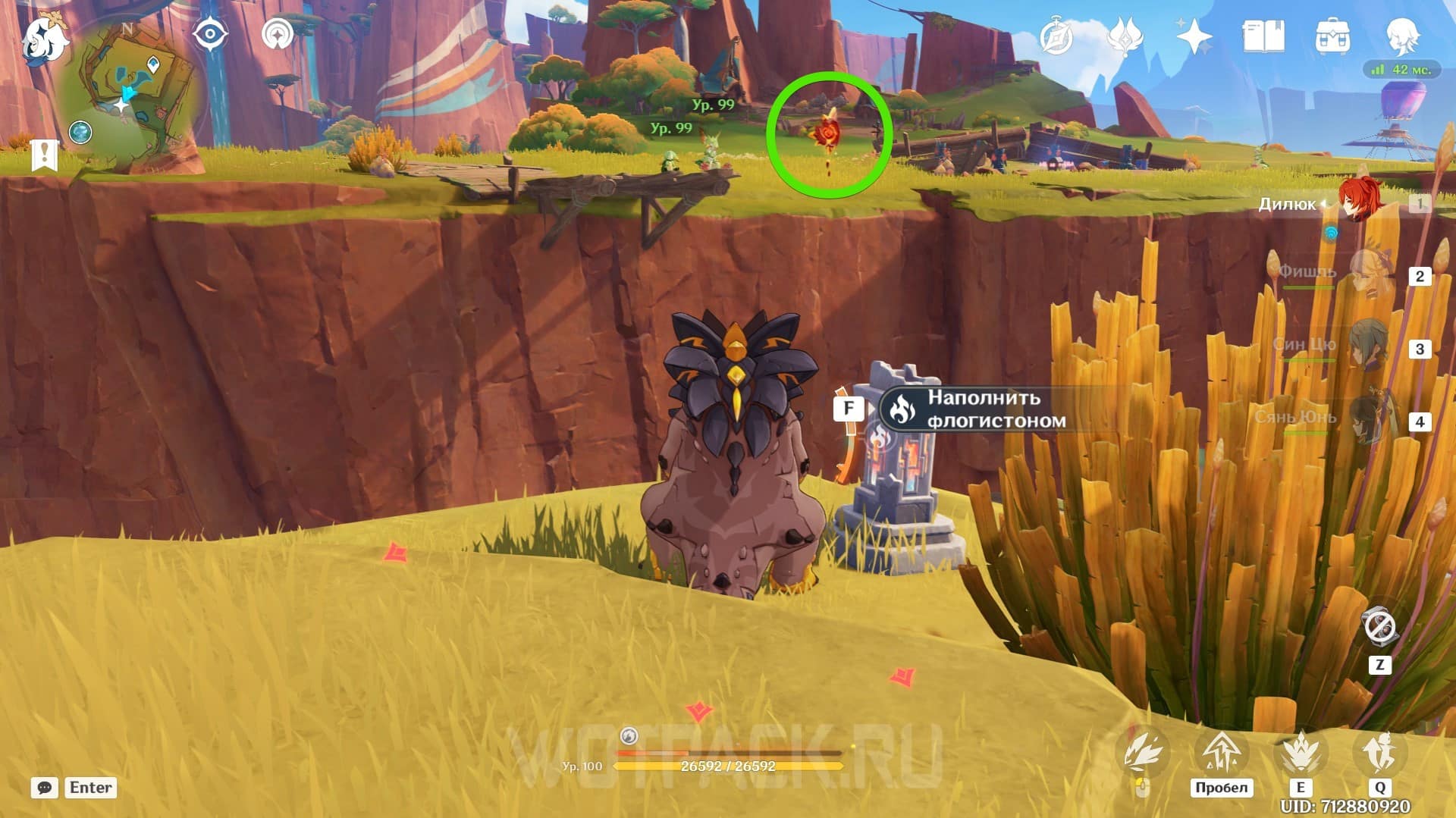Open the Paimon main menu
This screenshot has width=1456, height=818.
[x=43, y=40]
